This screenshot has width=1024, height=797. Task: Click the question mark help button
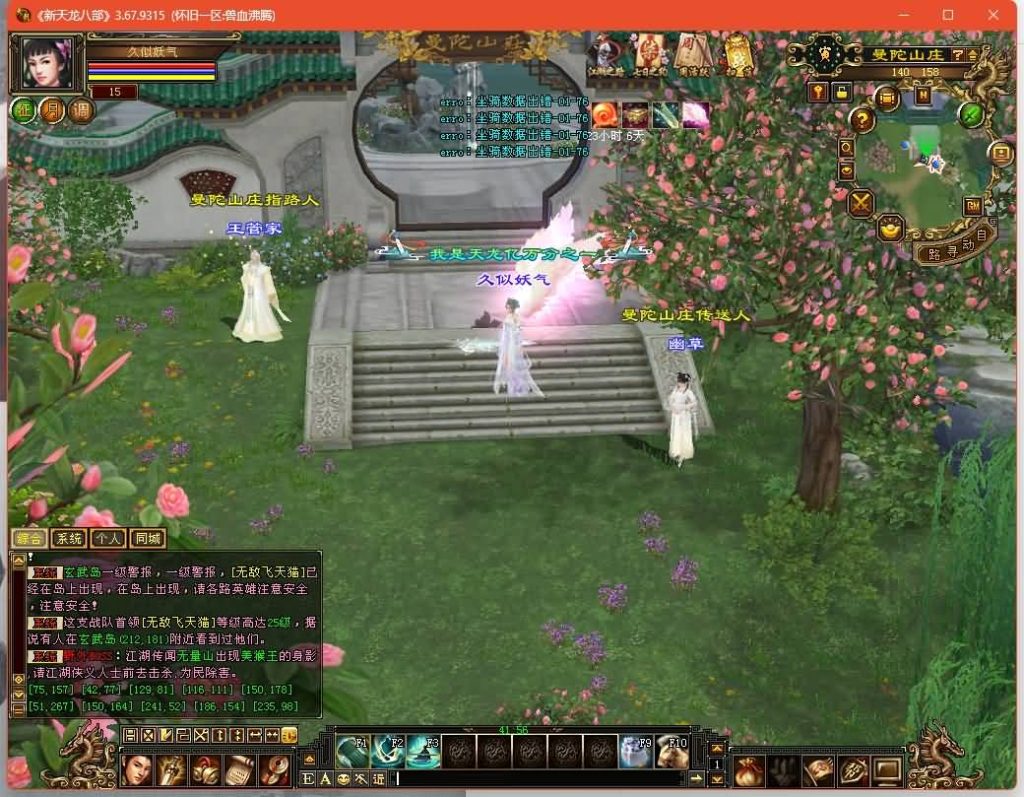click(863, 119)
